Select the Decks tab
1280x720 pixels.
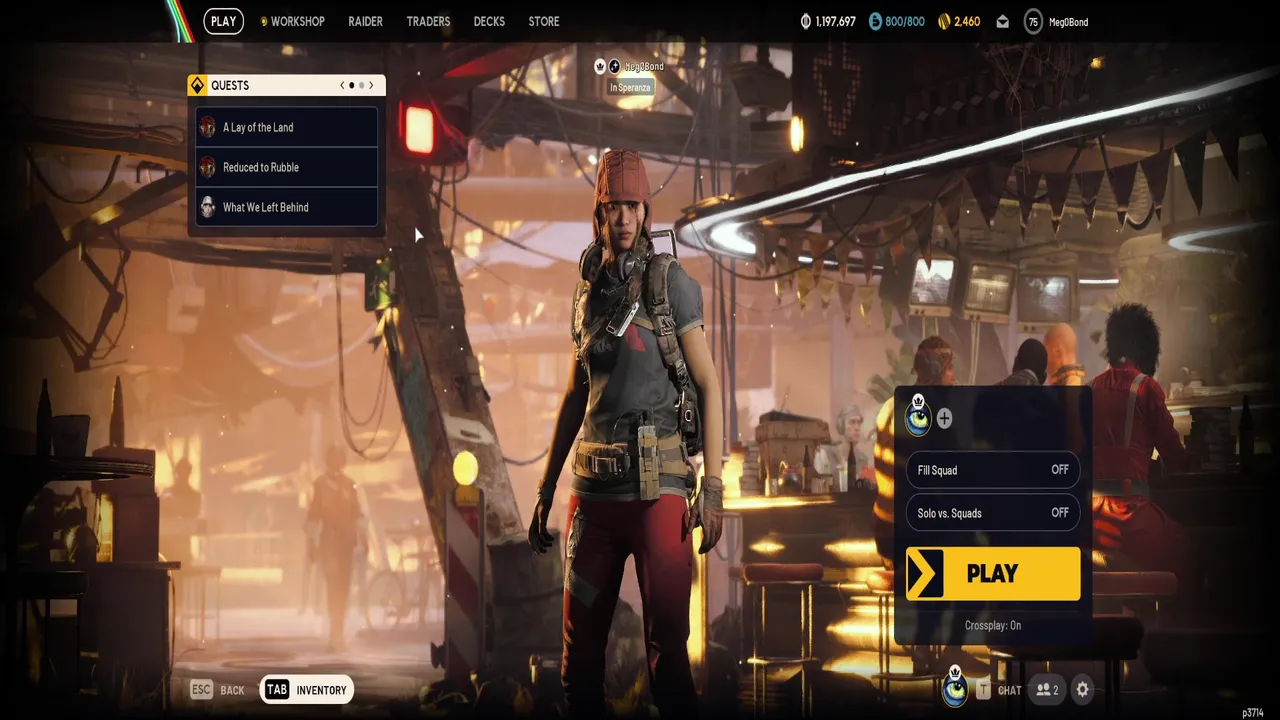pos(489,21)
